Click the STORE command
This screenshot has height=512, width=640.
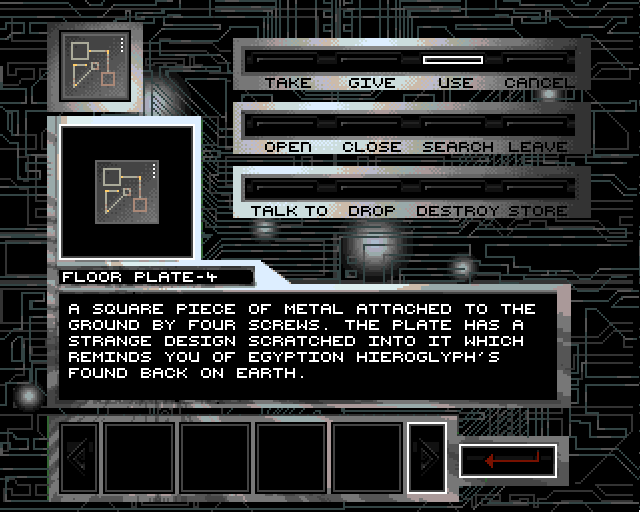pyautogui.click(x=538, y=210)
